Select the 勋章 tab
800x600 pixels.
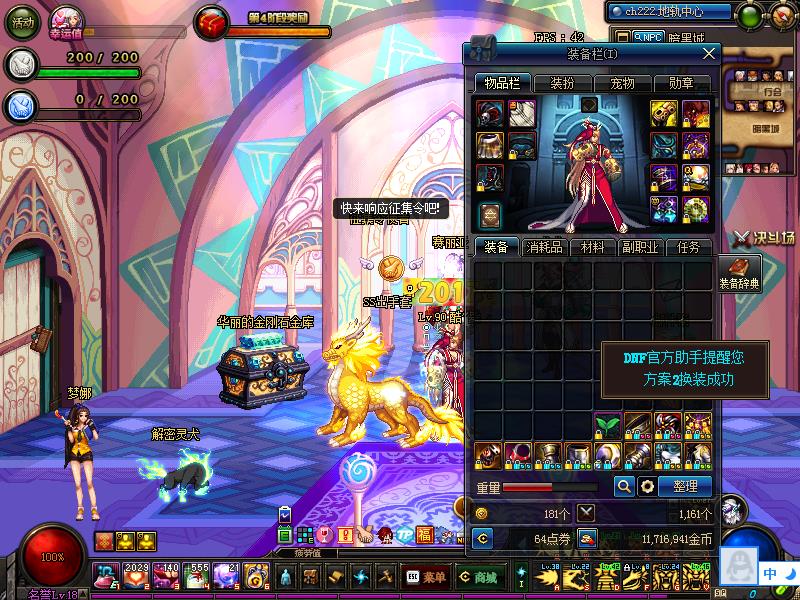click(681, 83)
